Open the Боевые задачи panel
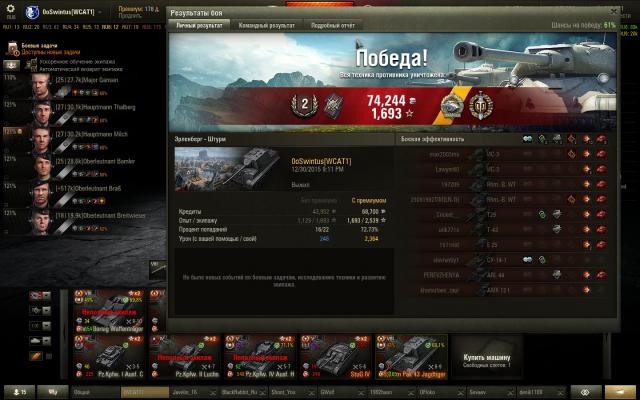The width and height of the screenshot is (640, 400). 40,47
